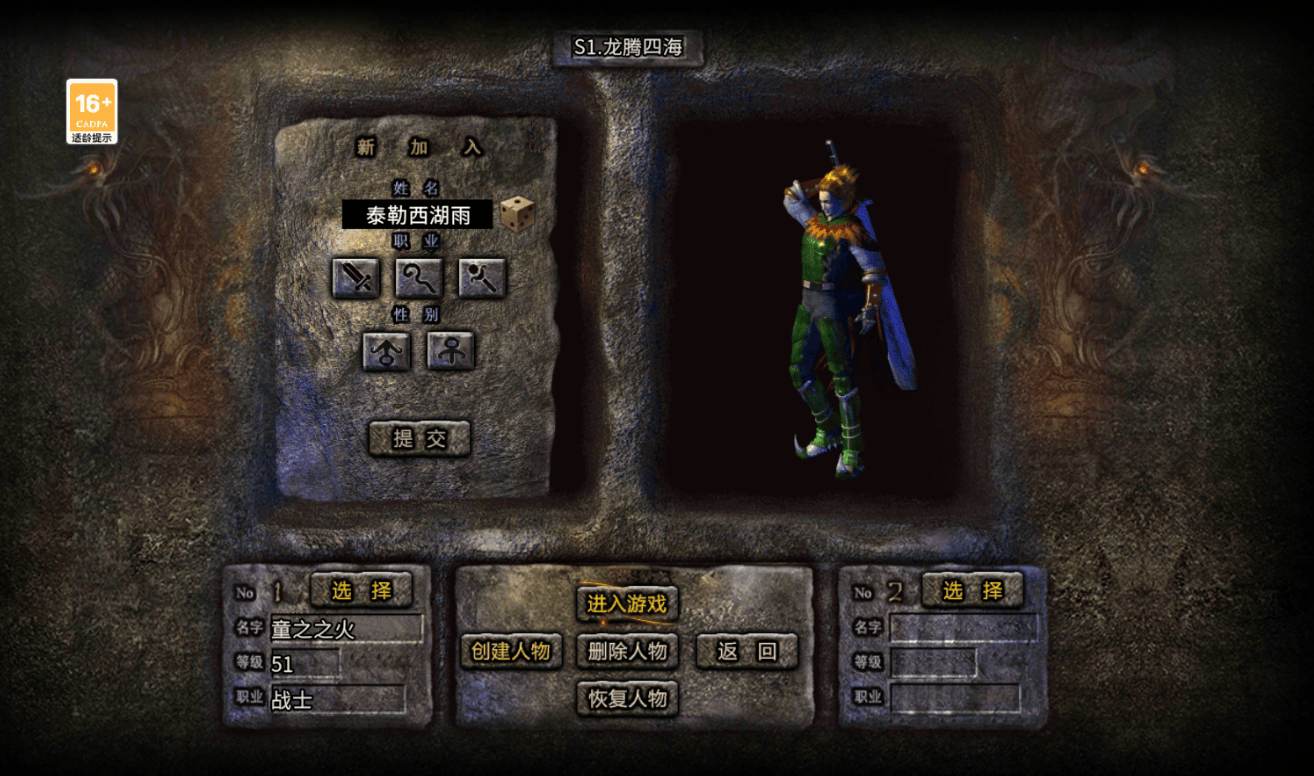Choose character slot No 2 with 选择
The height and width of the screenshot is (776, 1314).
pyautogui.click(x=972, y=590)
